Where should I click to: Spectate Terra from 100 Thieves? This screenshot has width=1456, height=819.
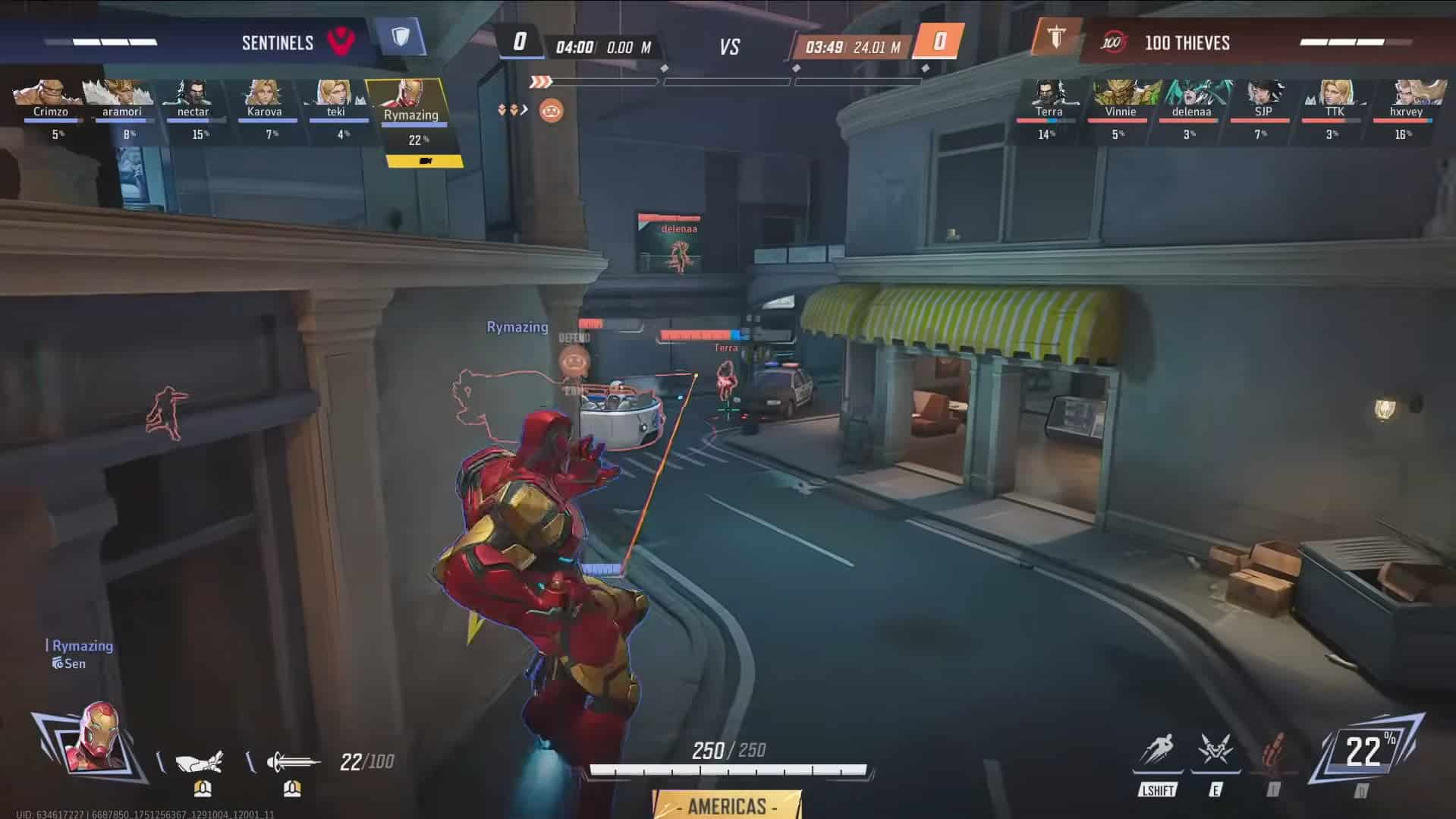click(1049, 93)
